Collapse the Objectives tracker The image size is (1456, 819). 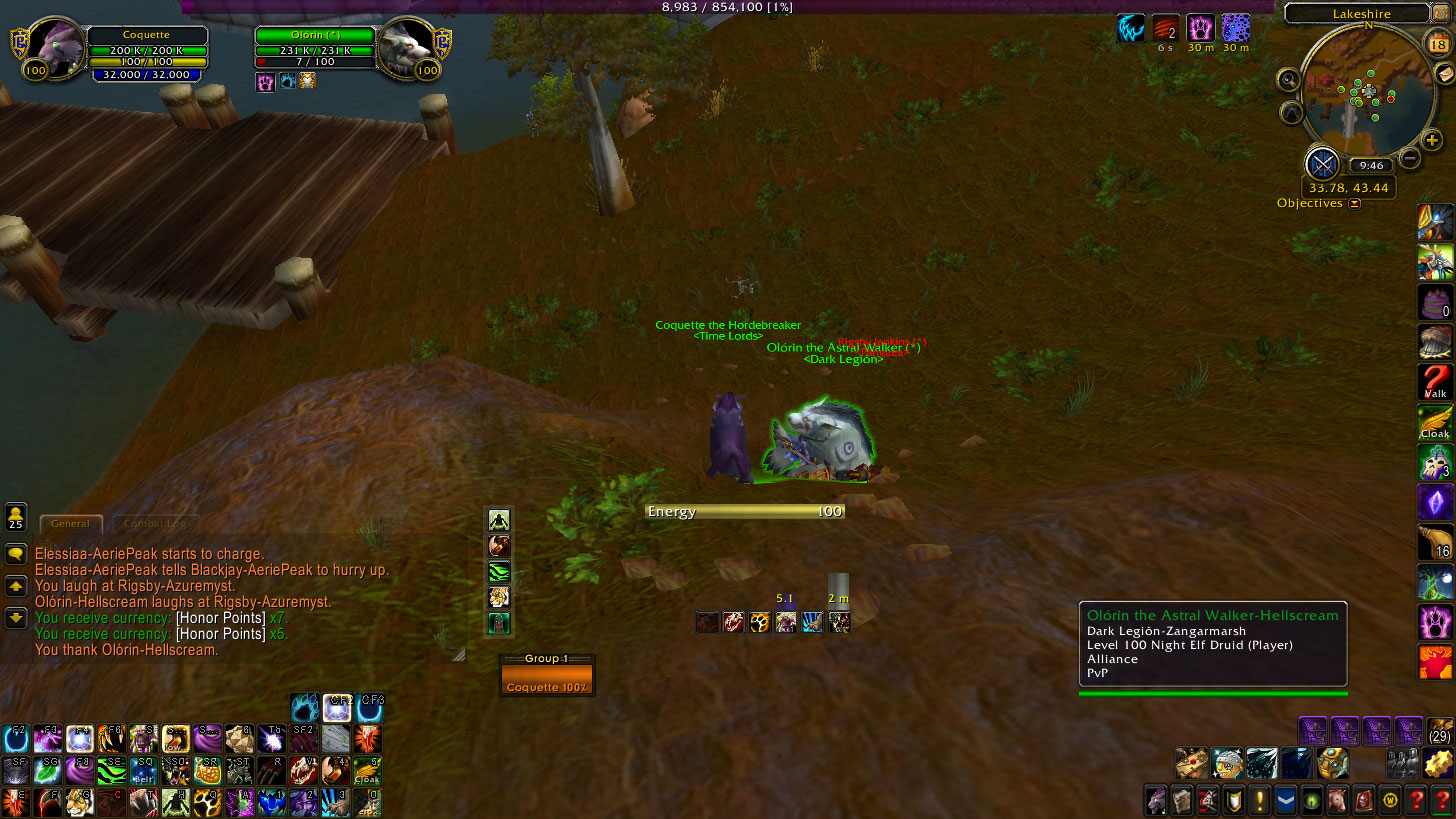tap(1354, 203)
